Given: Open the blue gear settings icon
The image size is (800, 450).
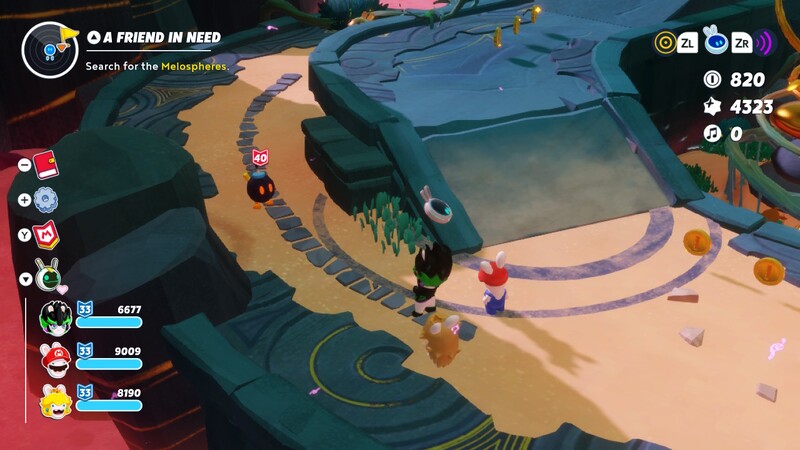Looking at the screenshot, I should [x=46, y=199].
